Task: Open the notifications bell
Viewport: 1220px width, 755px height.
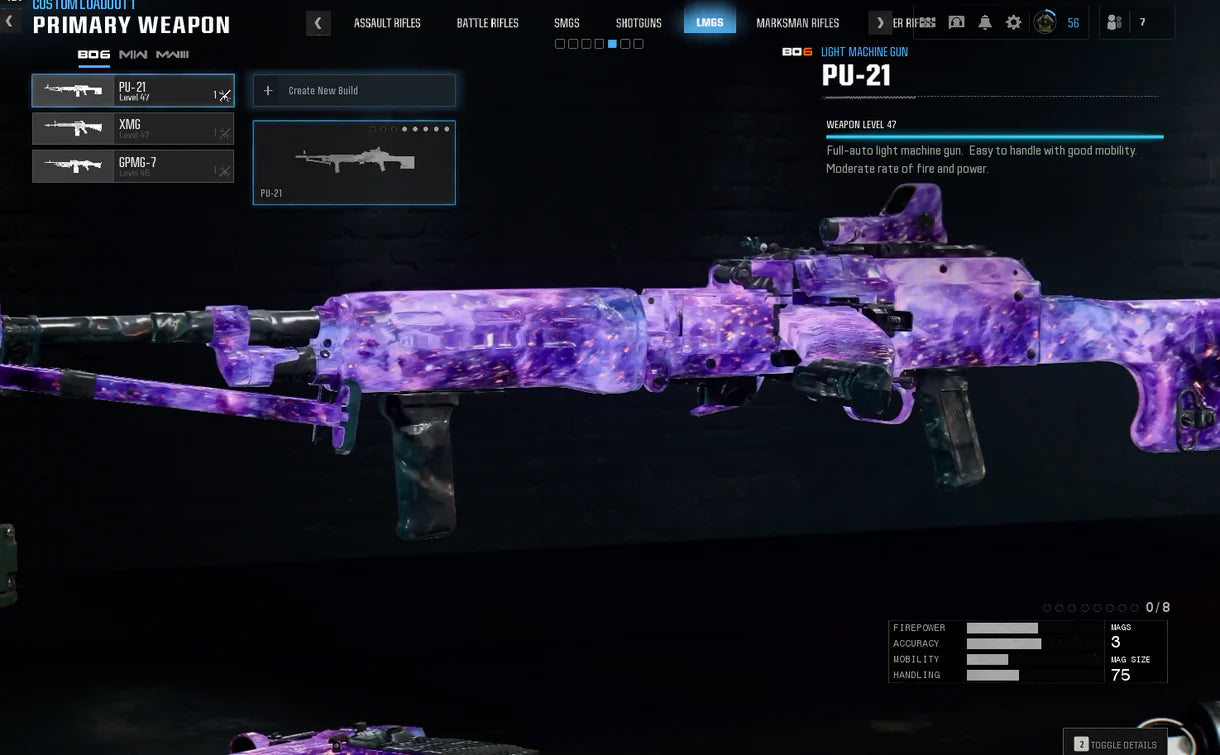Action: pyautogui.click(x=985, y=22)
